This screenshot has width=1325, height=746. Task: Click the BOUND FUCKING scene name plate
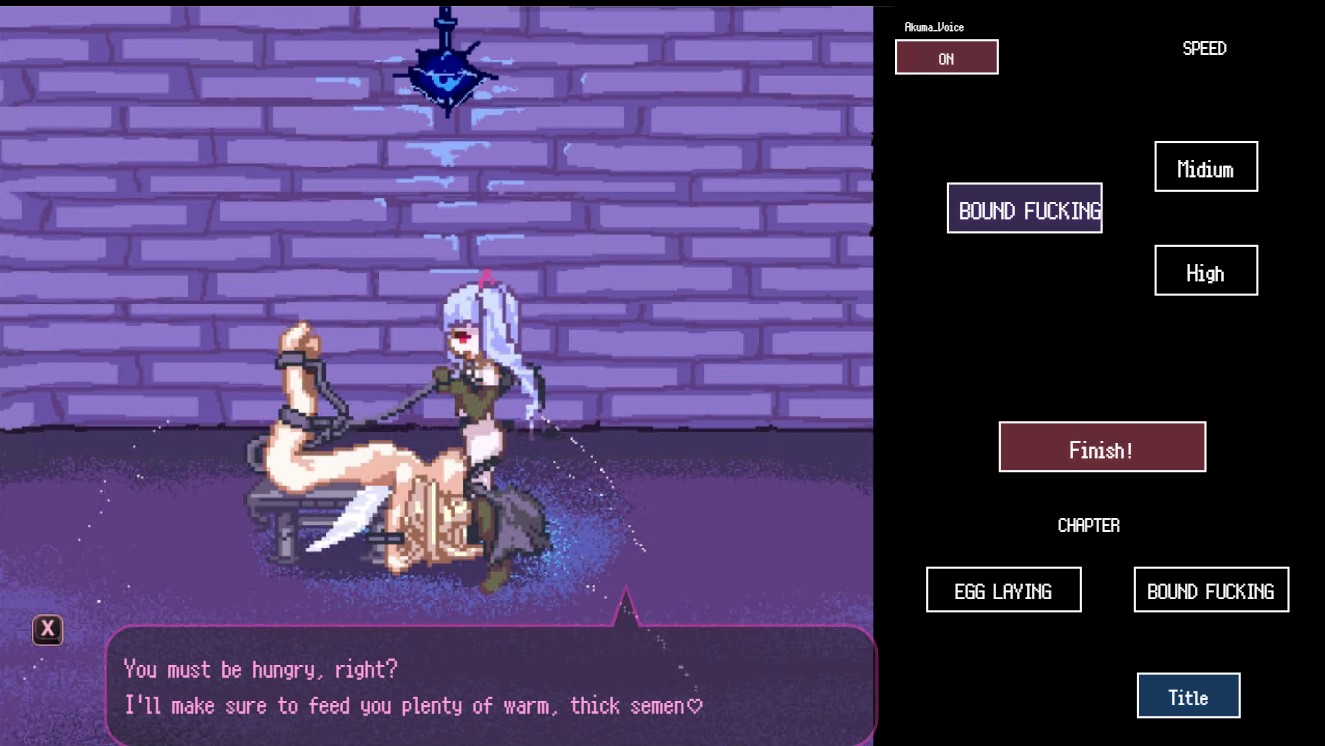pyautogui.click(x=1024, y=208)
